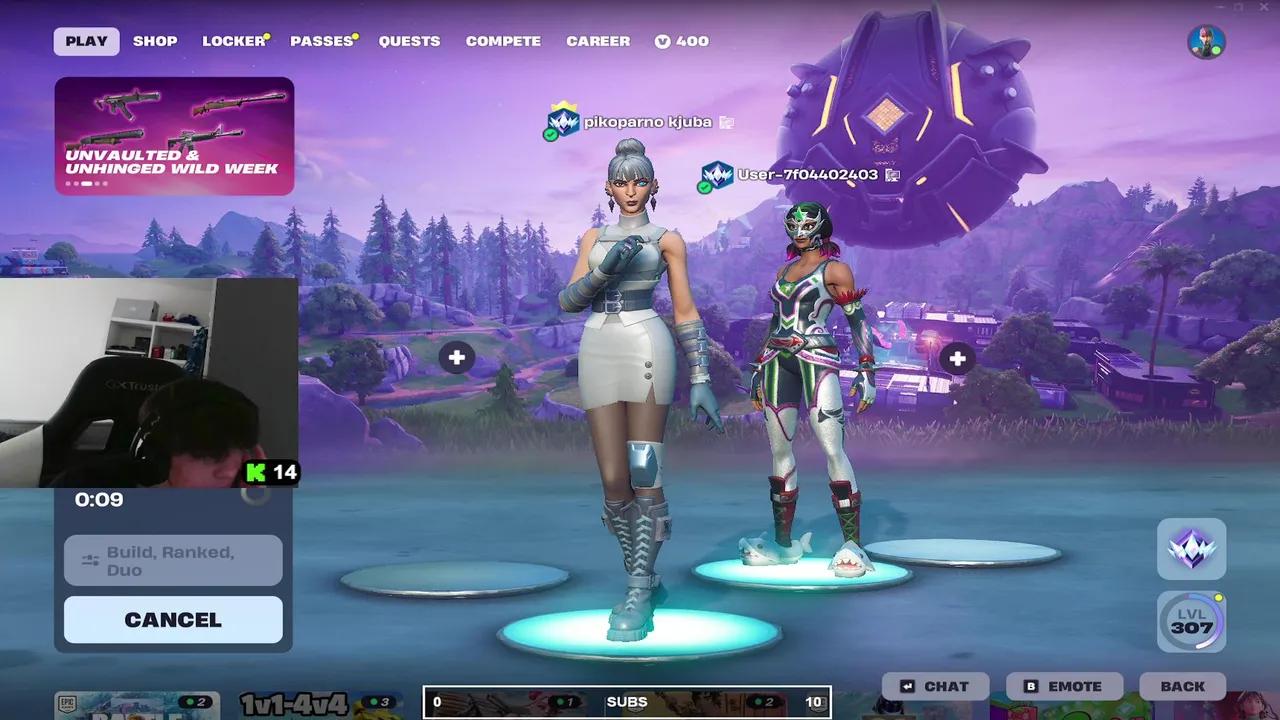The image size is (1280, 720).
Task: Click the Battle Pass thumbnail bottom left
Action: coord(137,706)
